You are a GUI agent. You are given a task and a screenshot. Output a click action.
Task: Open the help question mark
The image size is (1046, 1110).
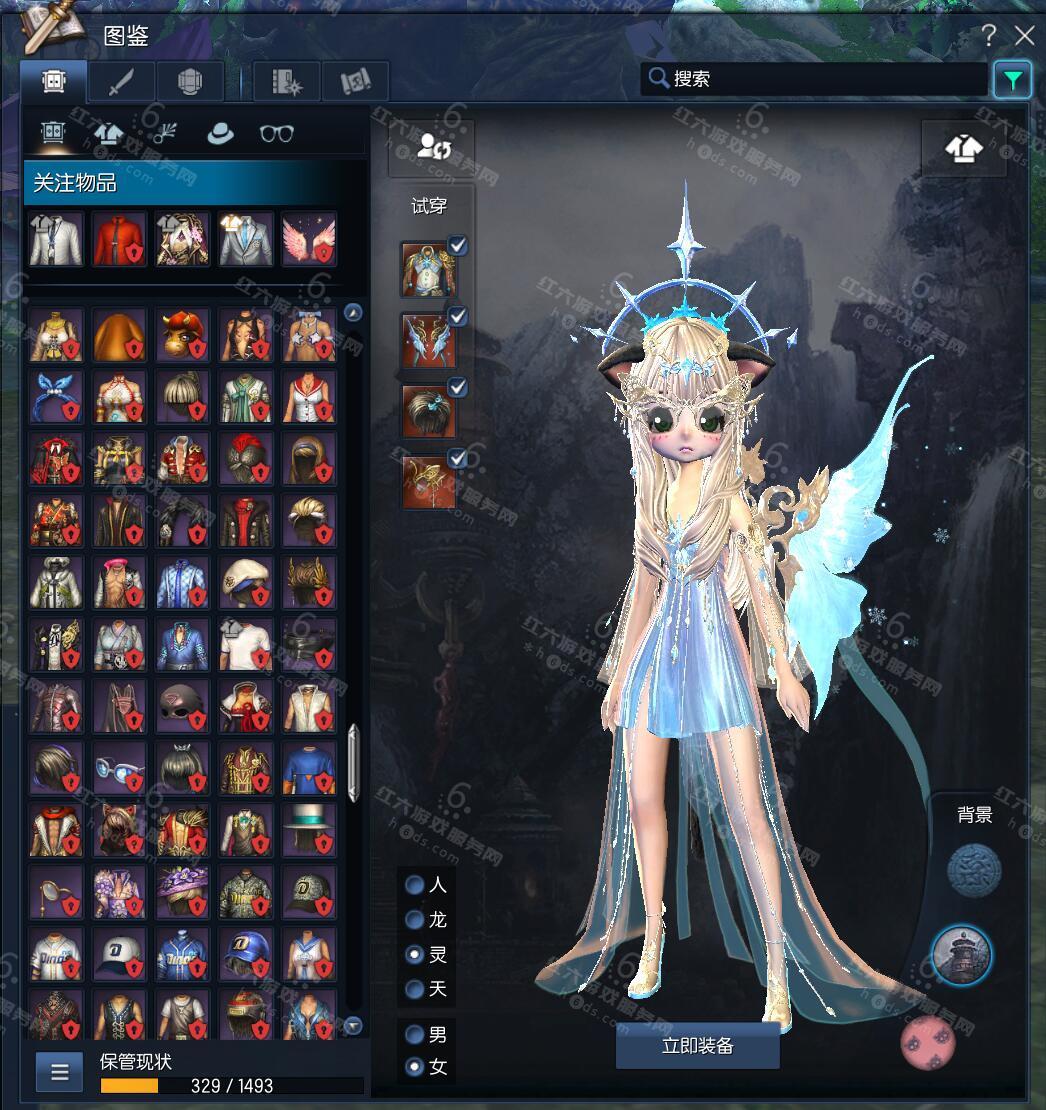tap(989, 36)
